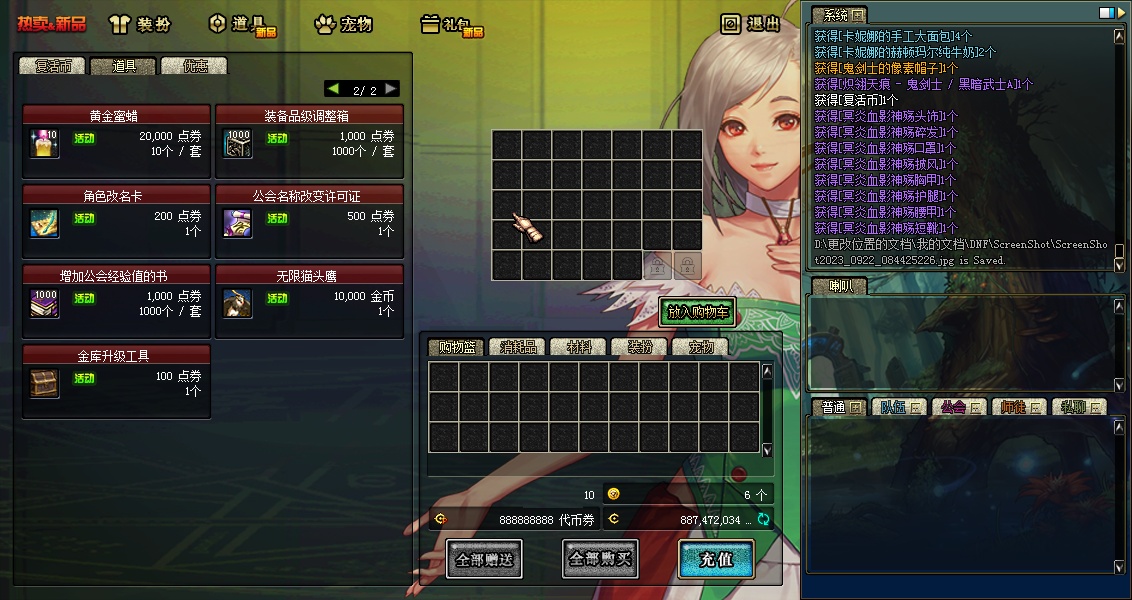Switch chat to the 公会 guild channel
The width and height of the screenshot is (1132, 600).
954,407
